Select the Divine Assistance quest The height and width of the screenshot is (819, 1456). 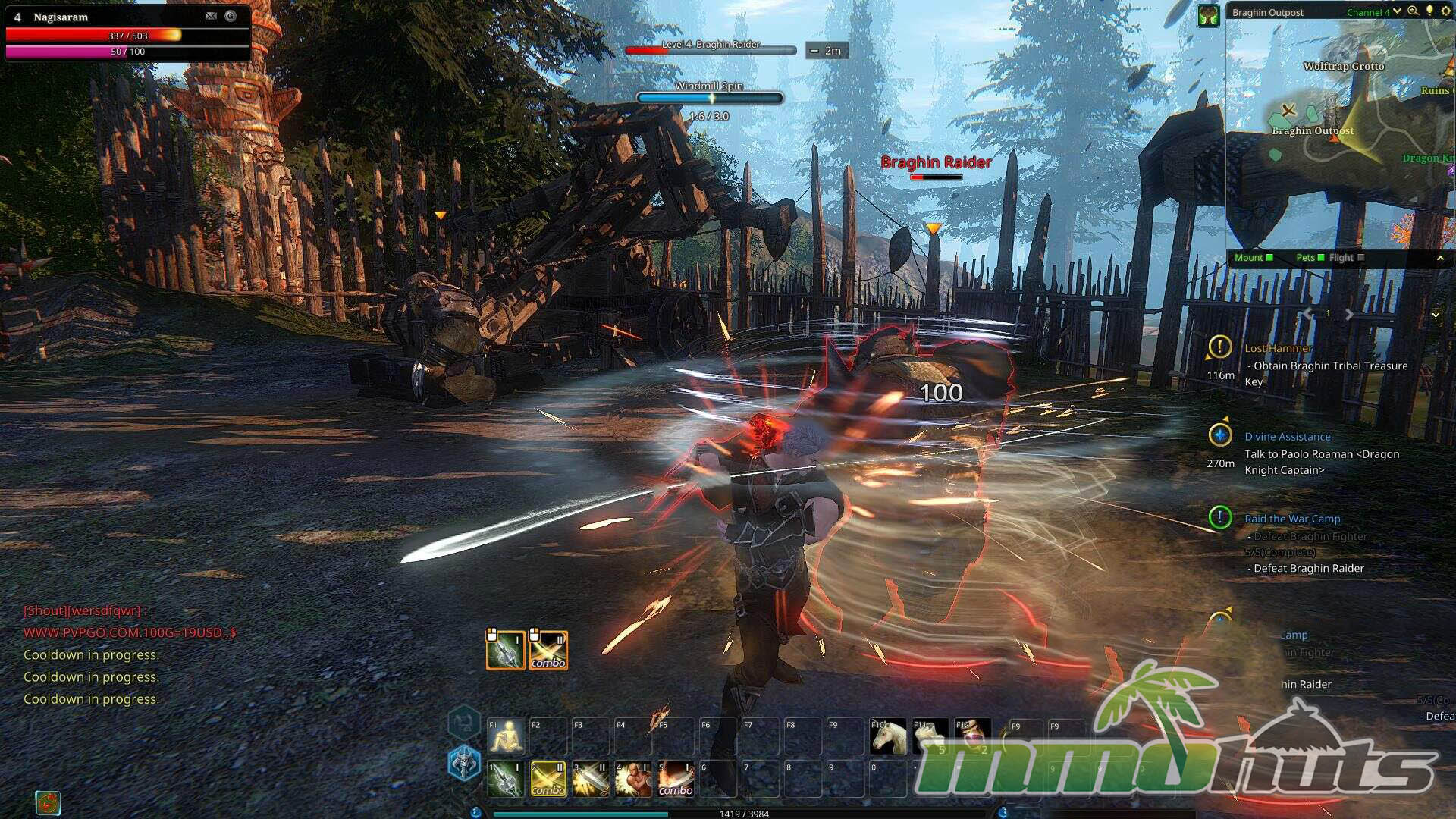click(x=1287, y=437)
